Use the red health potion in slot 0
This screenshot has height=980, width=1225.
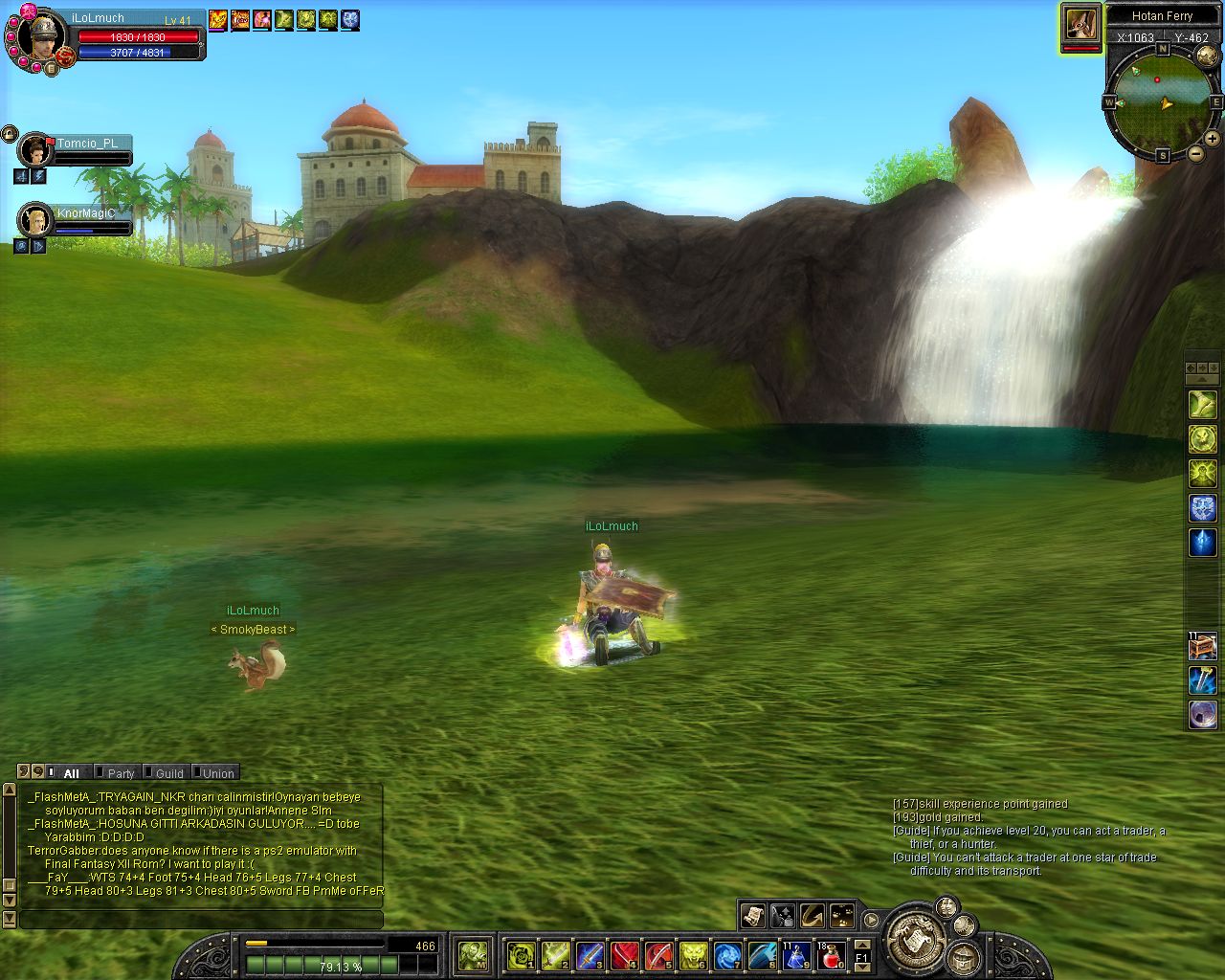(830, 954)
